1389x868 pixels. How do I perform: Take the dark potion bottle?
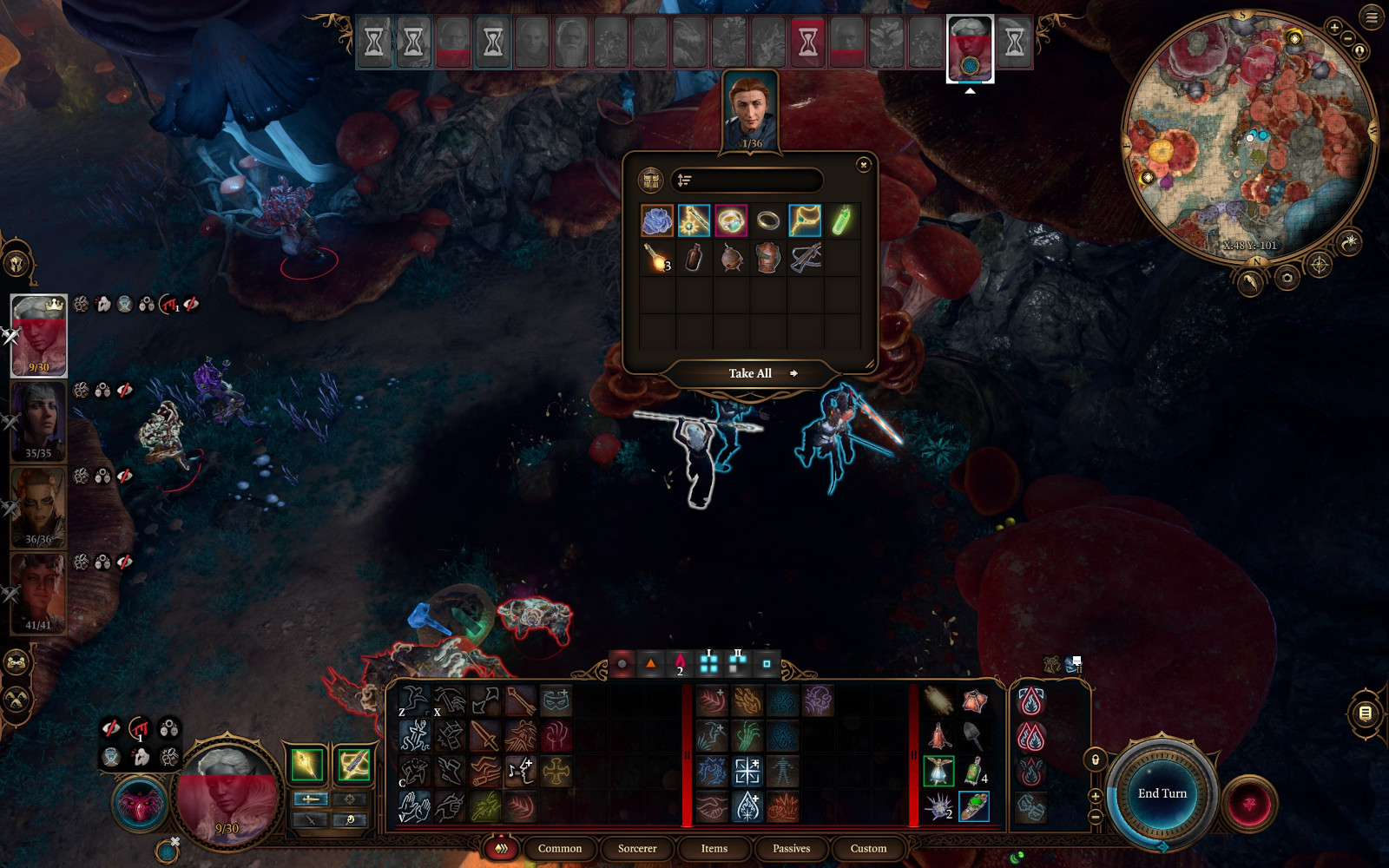[694, 258]
